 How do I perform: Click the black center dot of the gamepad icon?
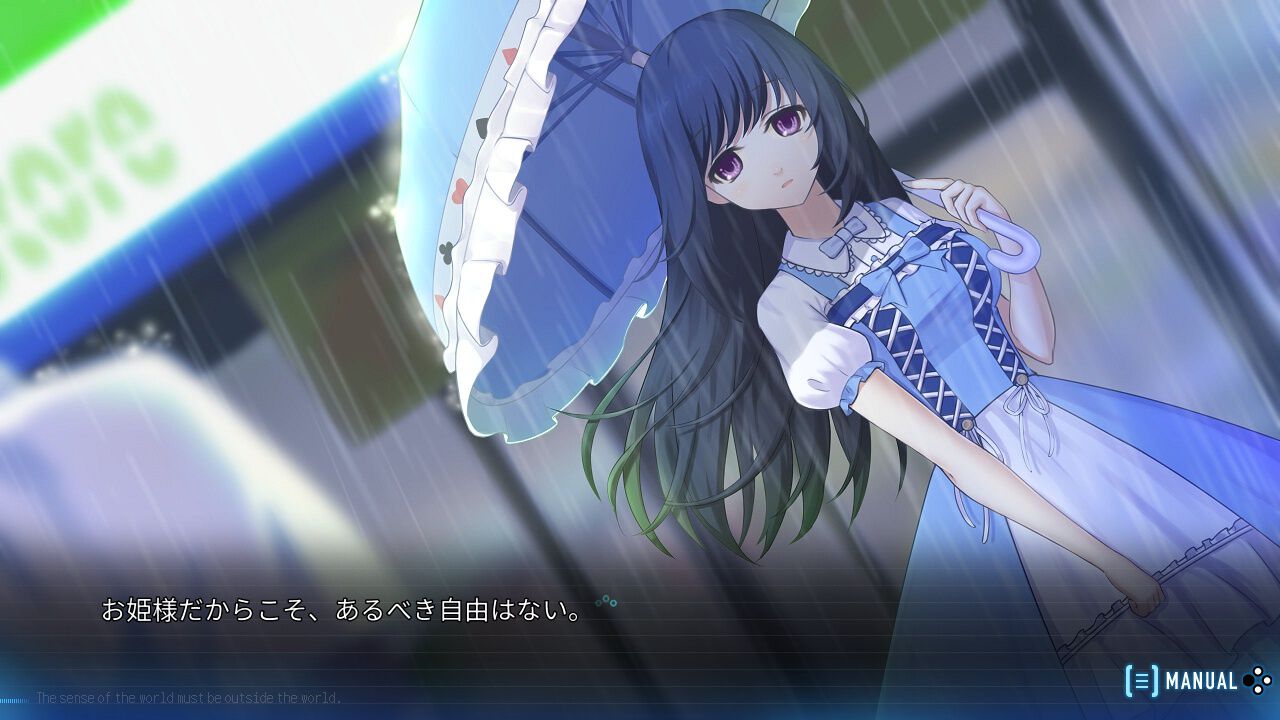coord(1248,680)
